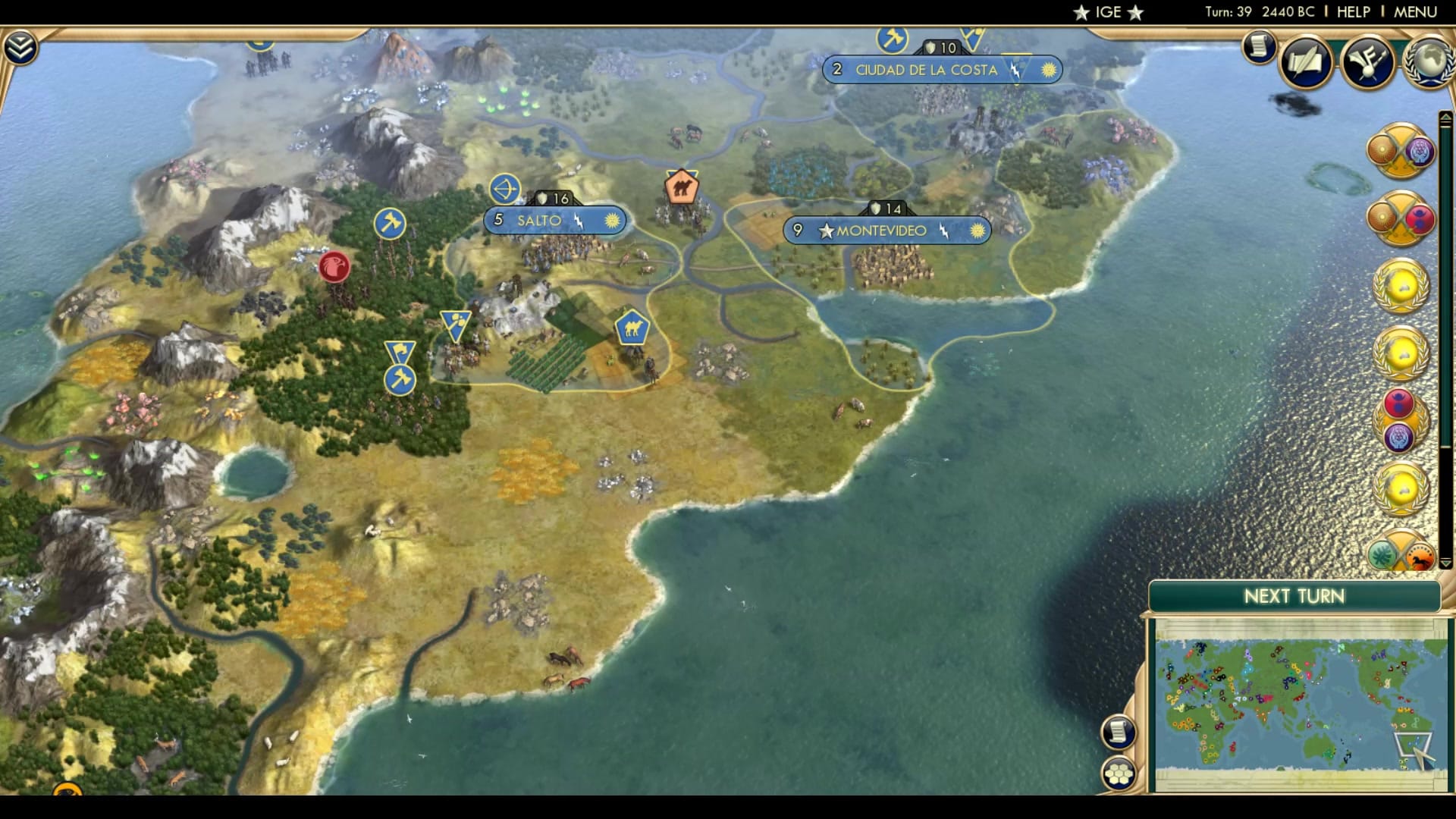Viewport: 1456px width, 819px height.
Task: Open the HELP link in the top bar
Action: click(1354, 11)
